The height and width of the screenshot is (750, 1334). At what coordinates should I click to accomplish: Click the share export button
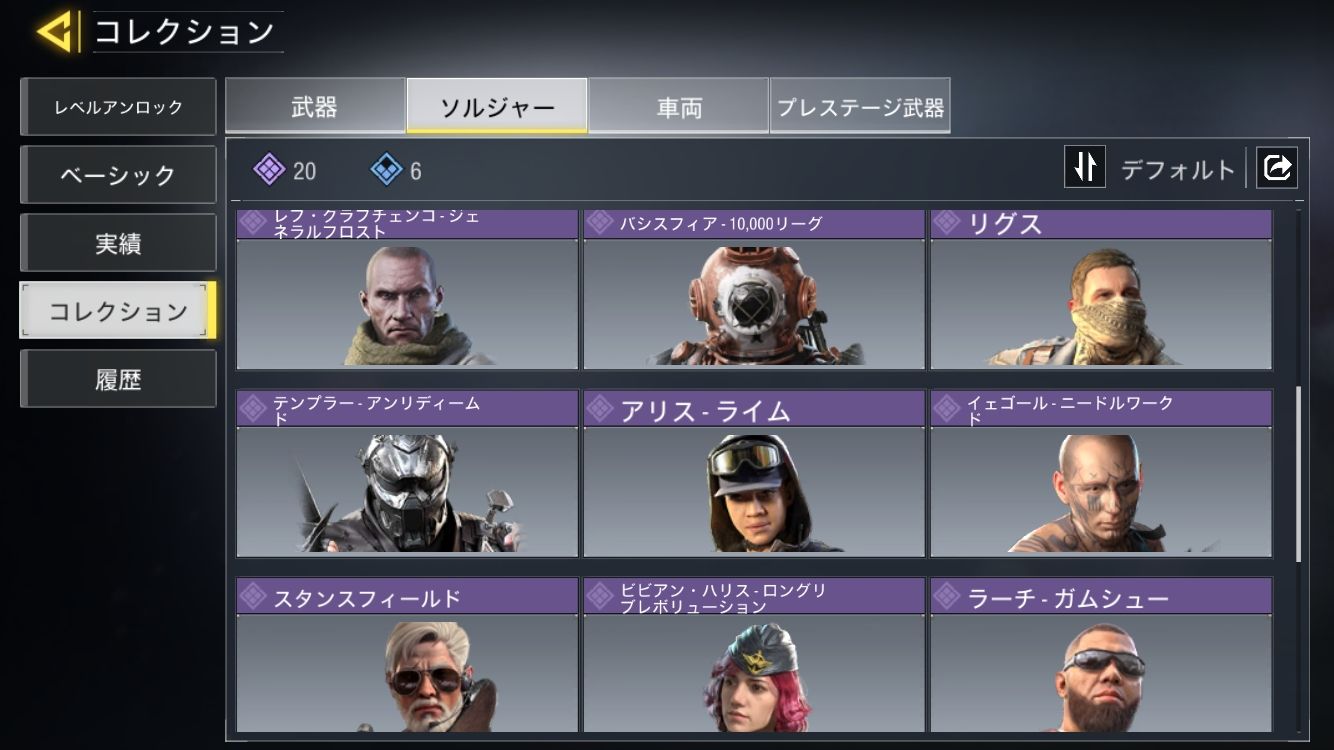(1277, 167)
